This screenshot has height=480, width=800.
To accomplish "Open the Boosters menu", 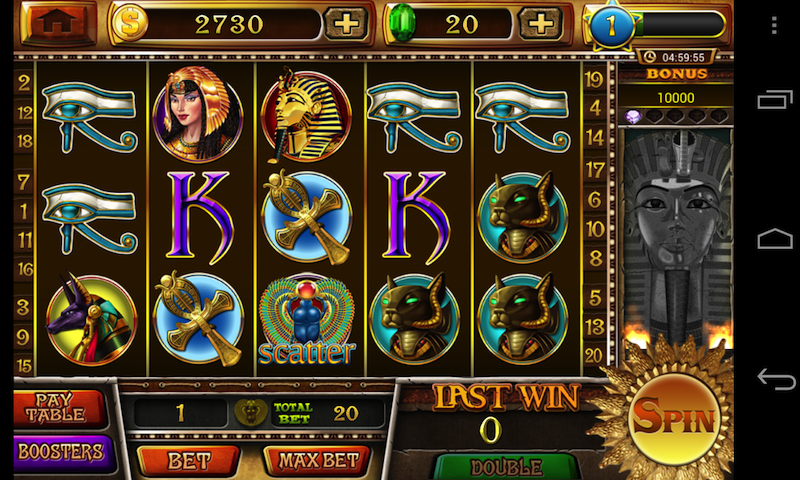I will pos(60,452).
